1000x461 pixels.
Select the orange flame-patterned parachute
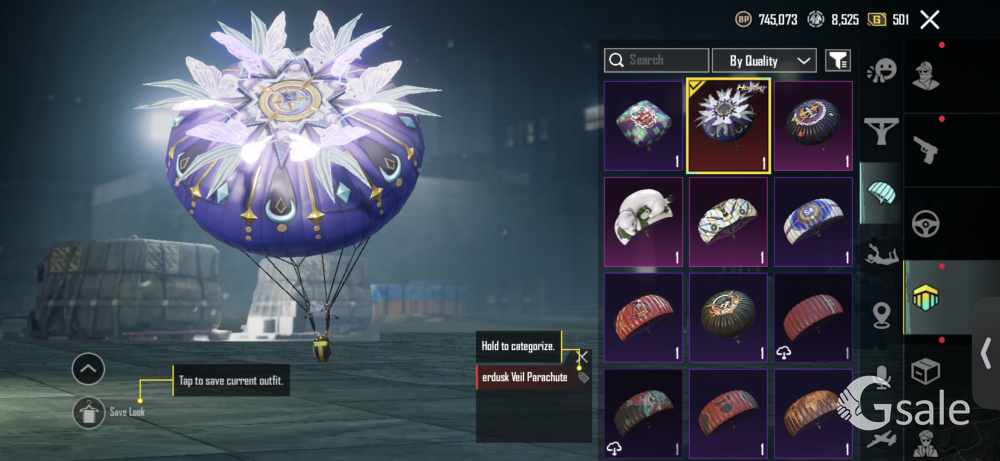pos(813,412)
